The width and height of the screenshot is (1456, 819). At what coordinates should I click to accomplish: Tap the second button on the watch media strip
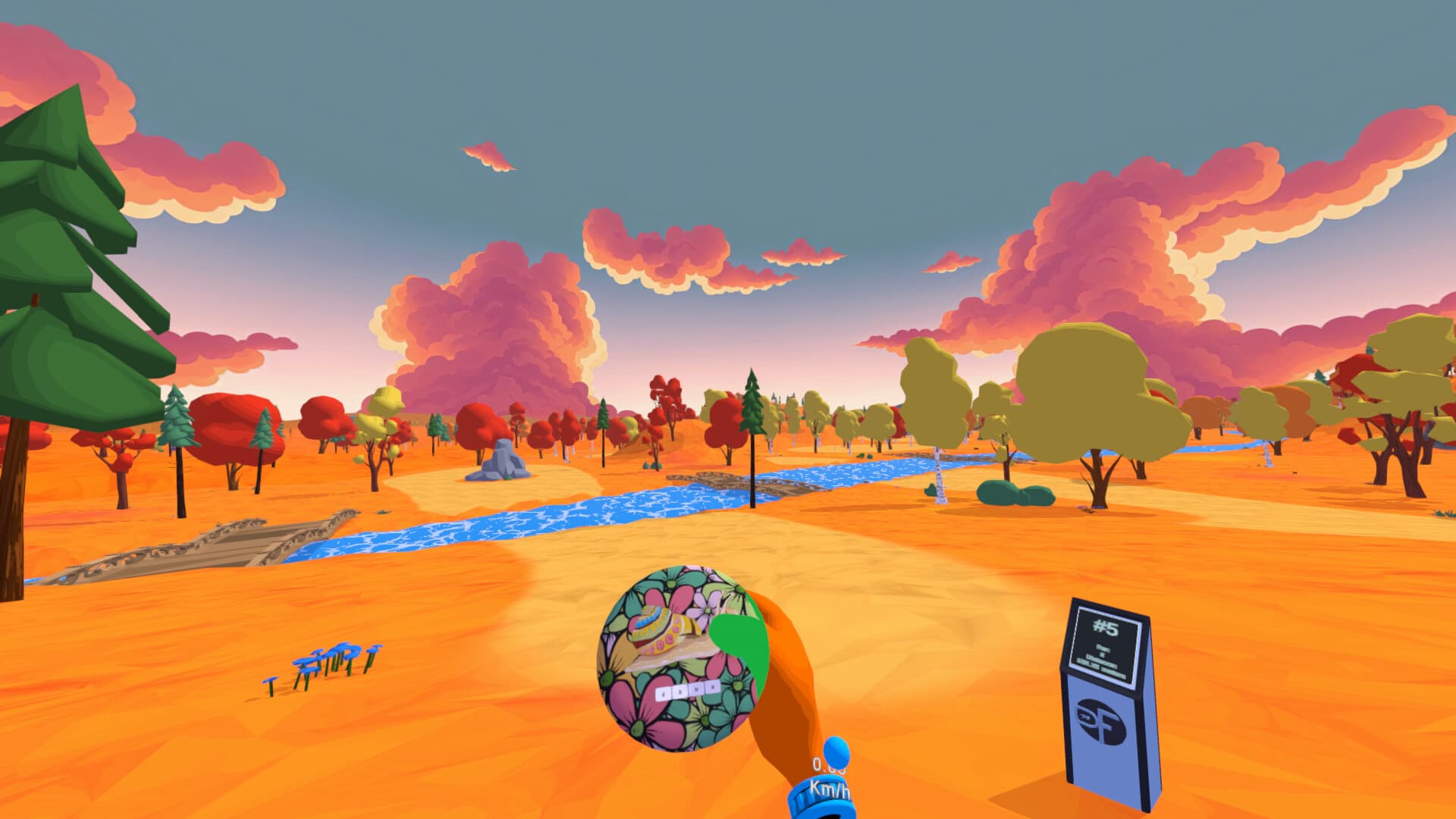[x=679, y=690]
